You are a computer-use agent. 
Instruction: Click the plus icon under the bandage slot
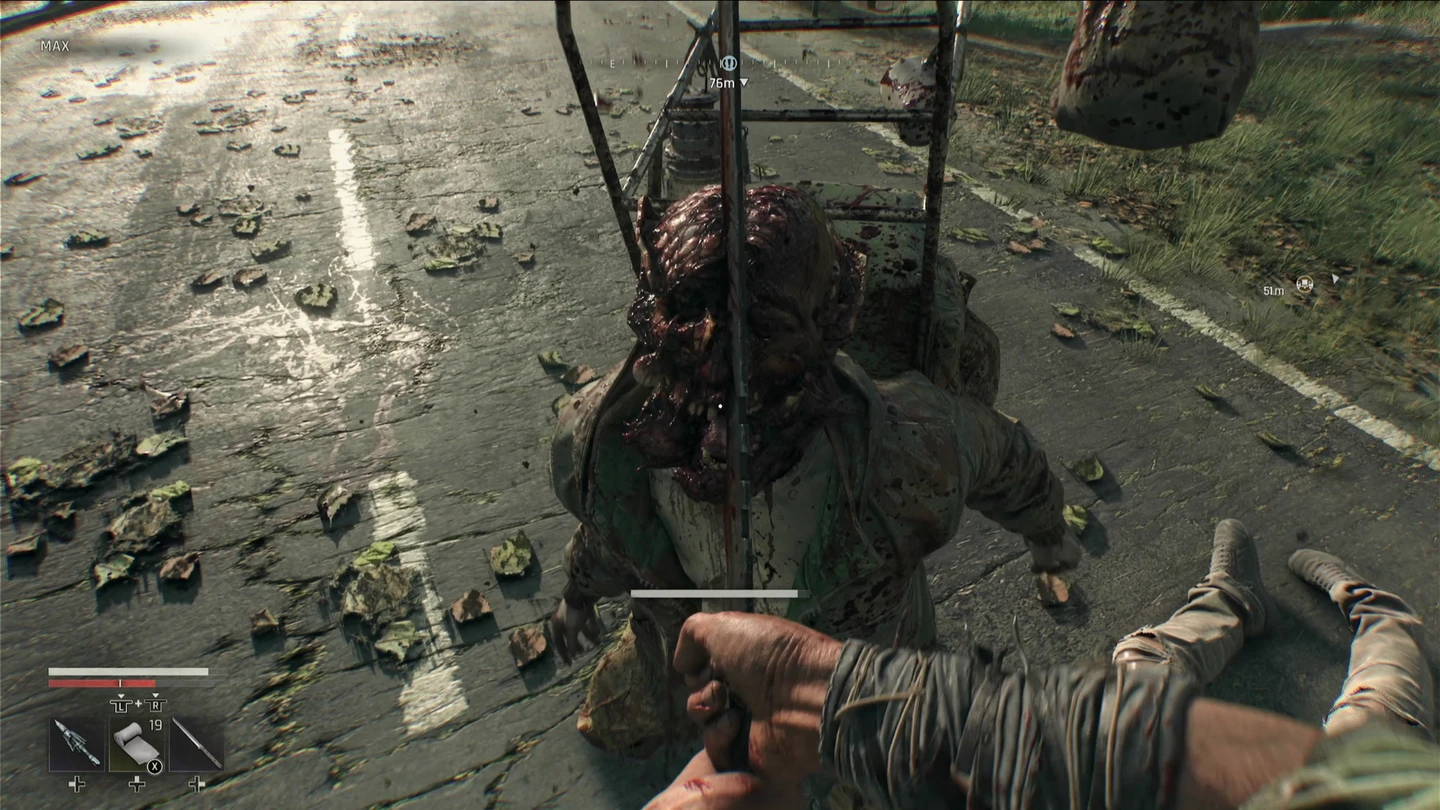coord(137,785)
